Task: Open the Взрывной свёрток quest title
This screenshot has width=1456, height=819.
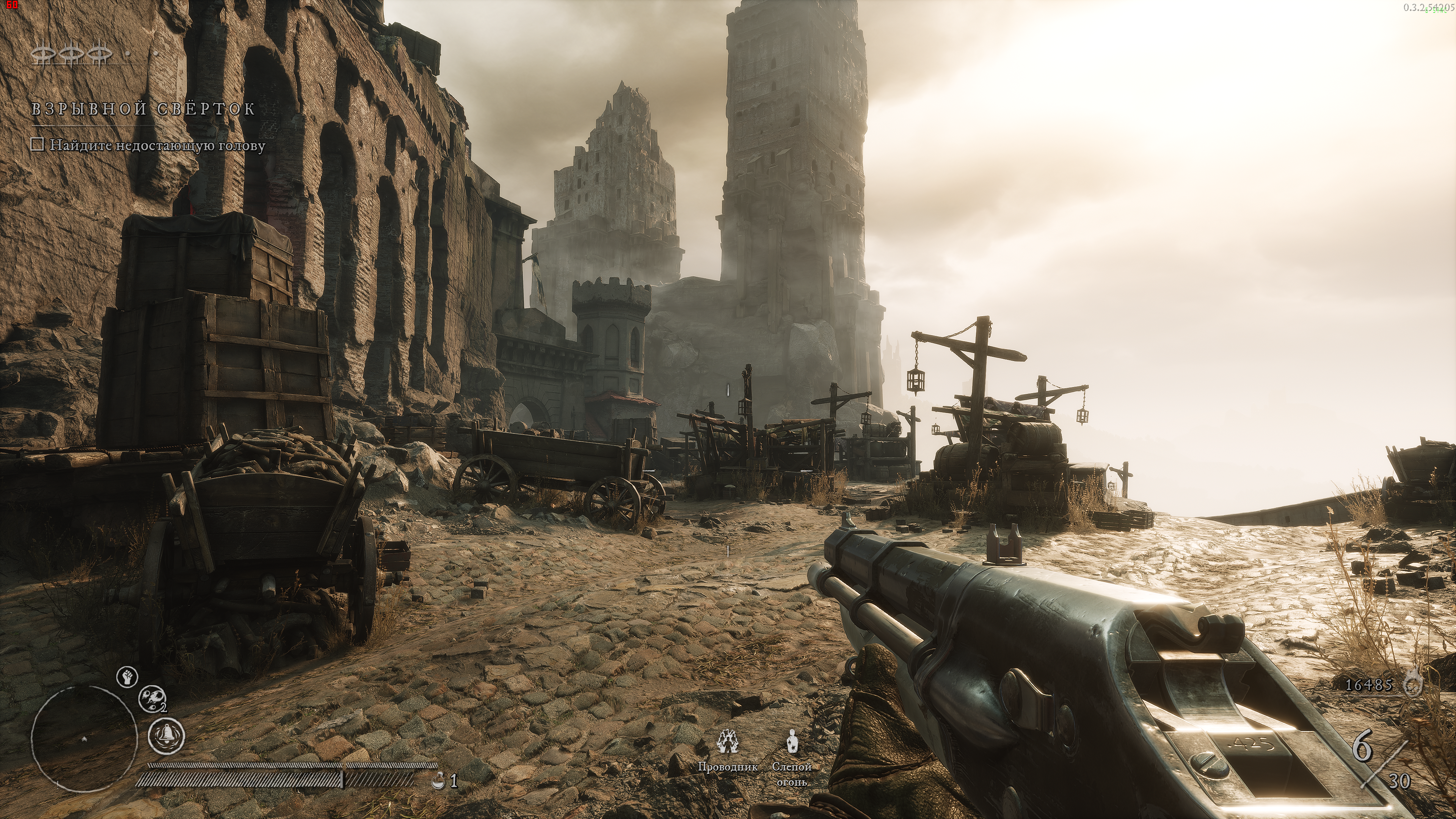Action: tap(143, 108)
